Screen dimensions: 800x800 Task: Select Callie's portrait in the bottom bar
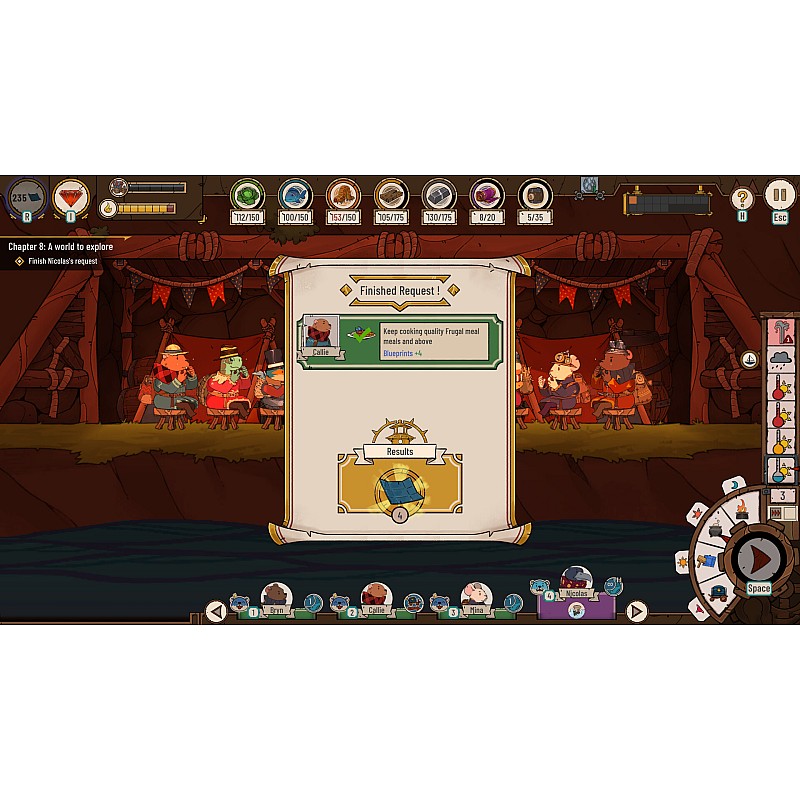[x=376, y=598]
